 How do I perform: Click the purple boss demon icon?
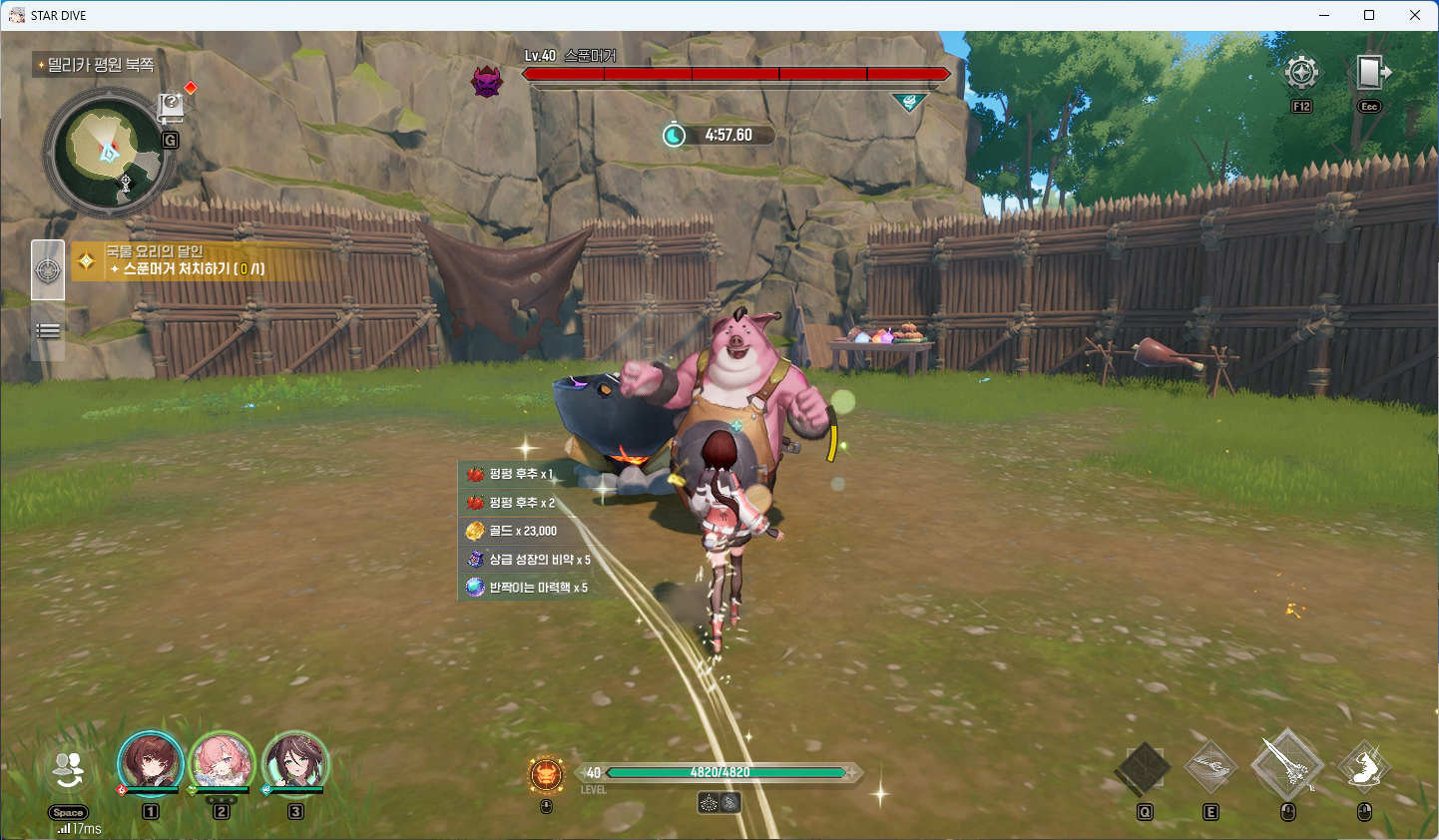[x=487, y=81]
